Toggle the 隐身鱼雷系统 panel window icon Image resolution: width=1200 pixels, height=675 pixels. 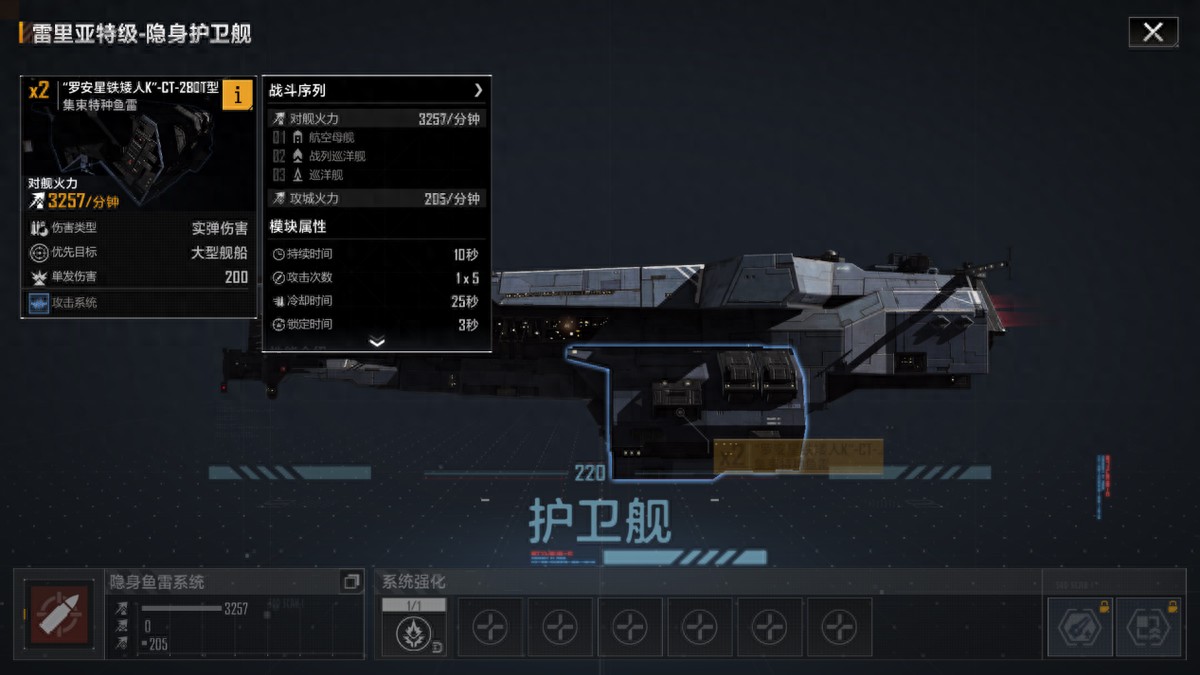point(350,581)
